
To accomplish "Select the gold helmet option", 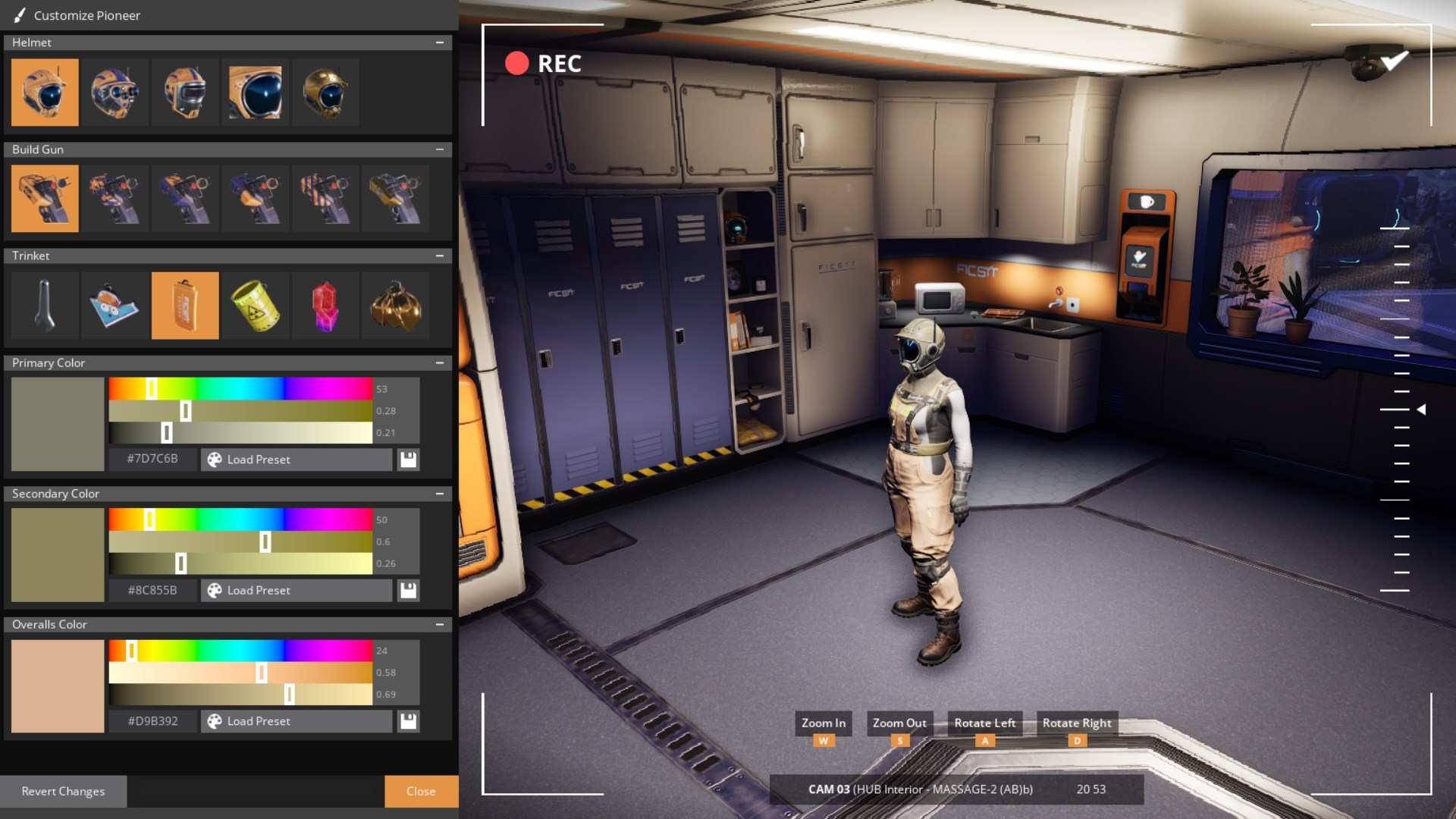I will [x=325, y=93].
